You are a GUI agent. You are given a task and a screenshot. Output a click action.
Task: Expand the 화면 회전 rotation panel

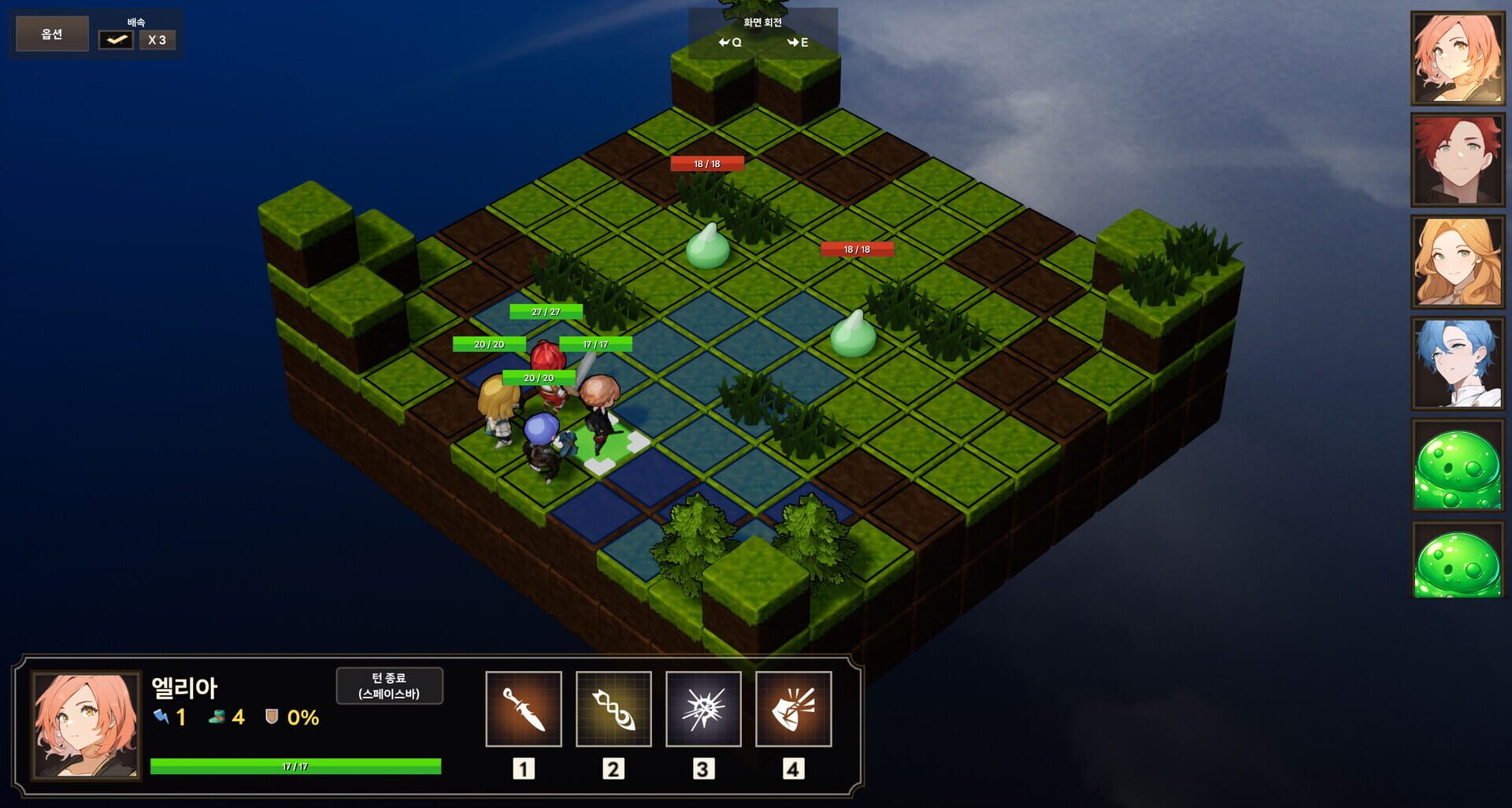point(761,22)
